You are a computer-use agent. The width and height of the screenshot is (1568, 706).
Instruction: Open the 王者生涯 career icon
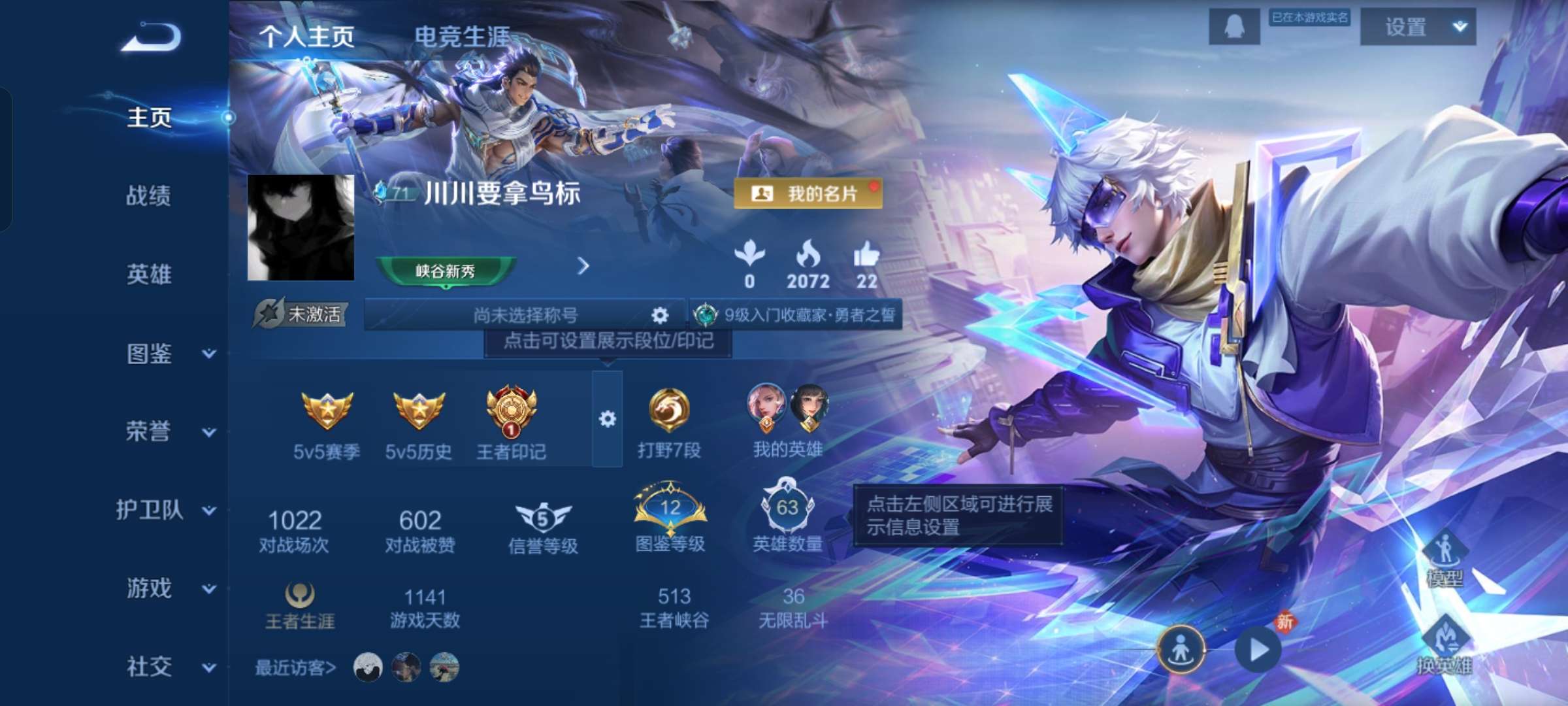[301, 598]
